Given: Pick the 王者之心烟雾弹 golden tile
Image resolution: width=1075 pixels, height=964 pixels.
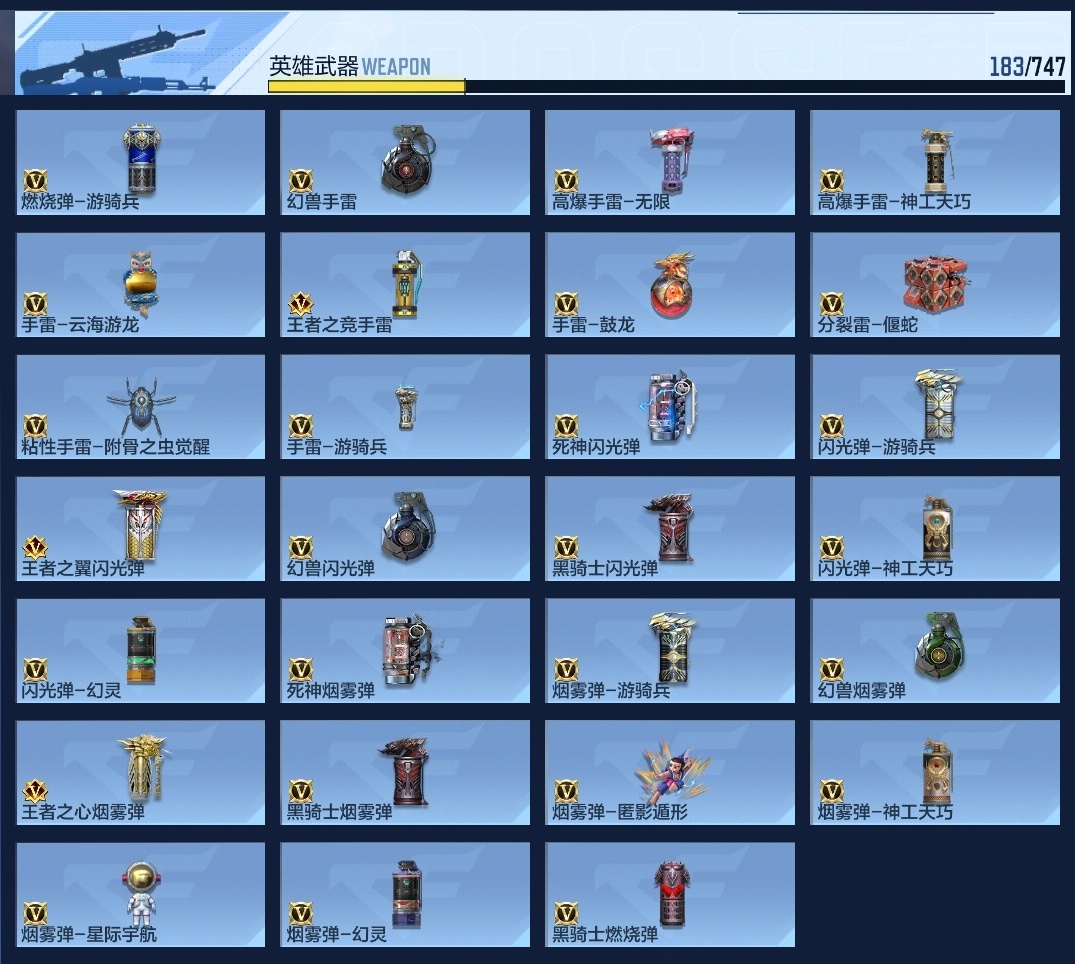Looking at the screenshot, I should point(141,773).
